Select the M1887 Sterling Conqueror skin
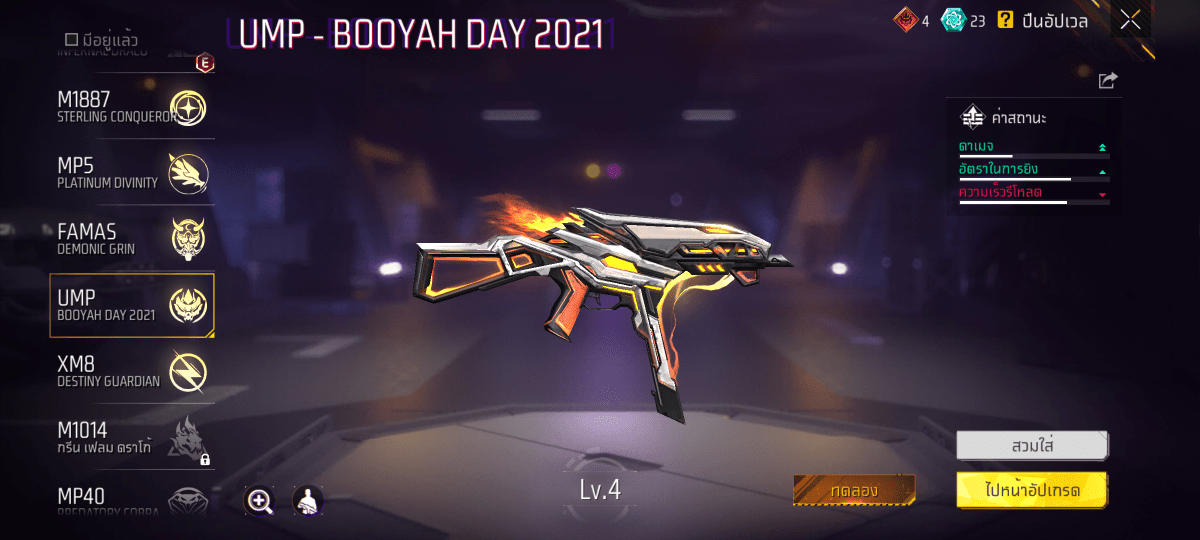The width and height of the screenshot is (1200, 540). pos(130,108)
